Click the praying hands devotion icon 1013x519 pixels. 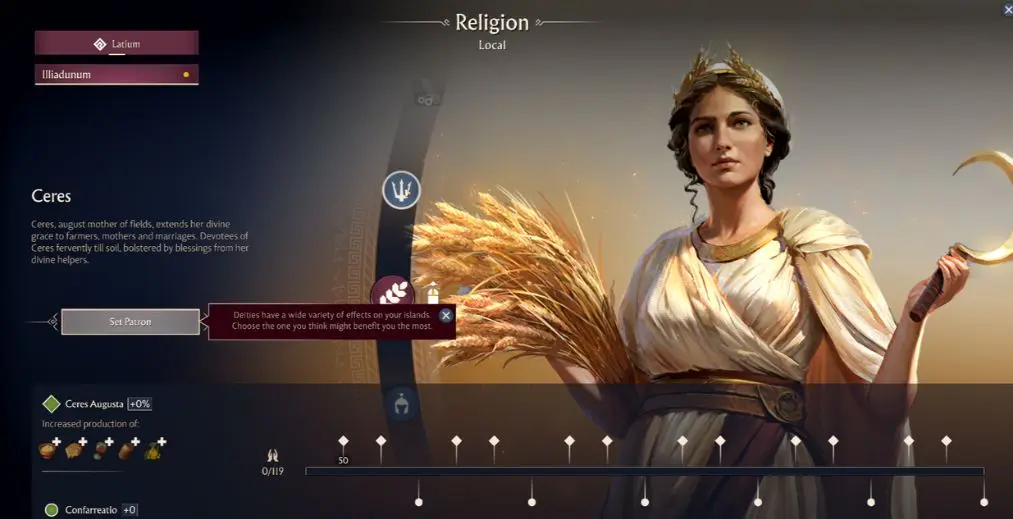(272, 456)
